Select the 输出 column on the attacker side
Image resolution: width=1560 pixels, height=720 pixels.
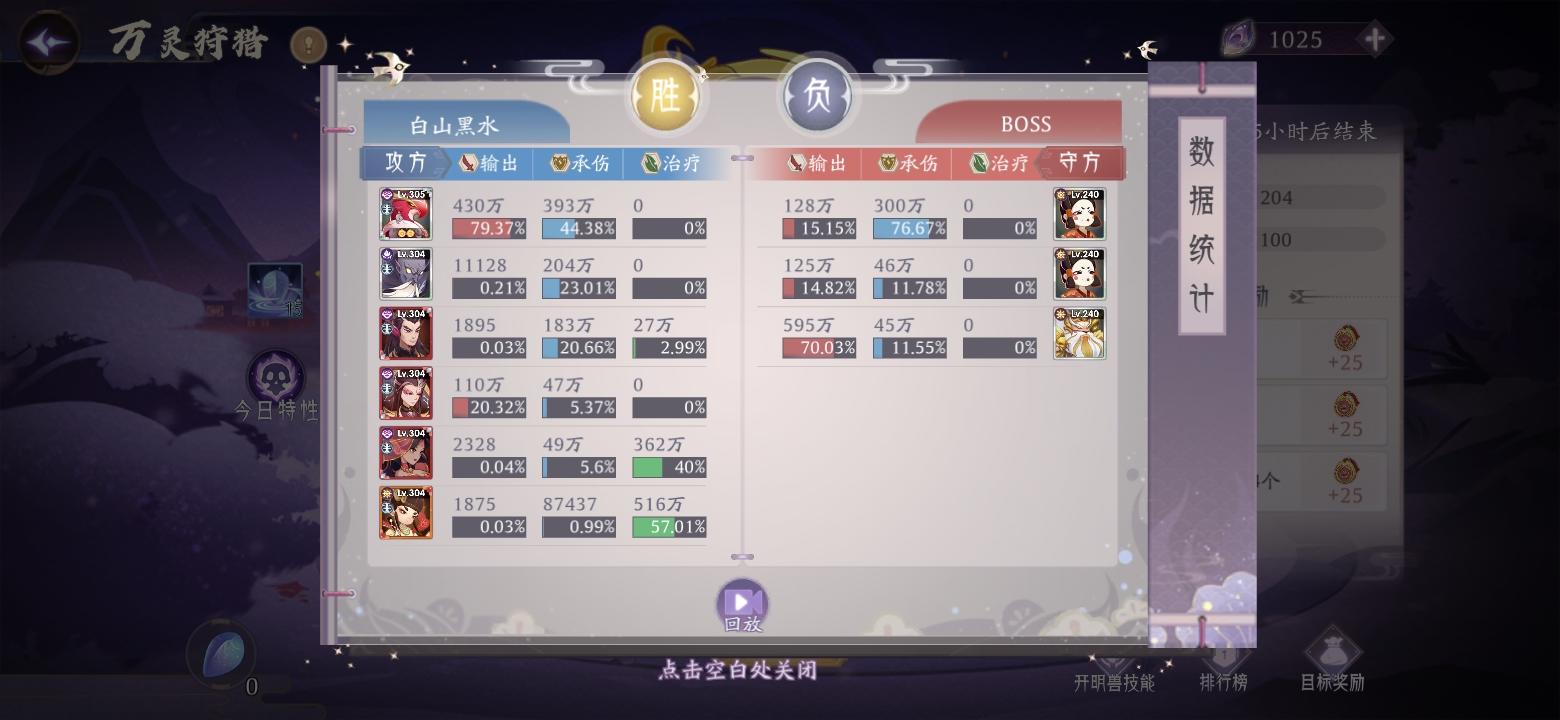click(490, 163)
